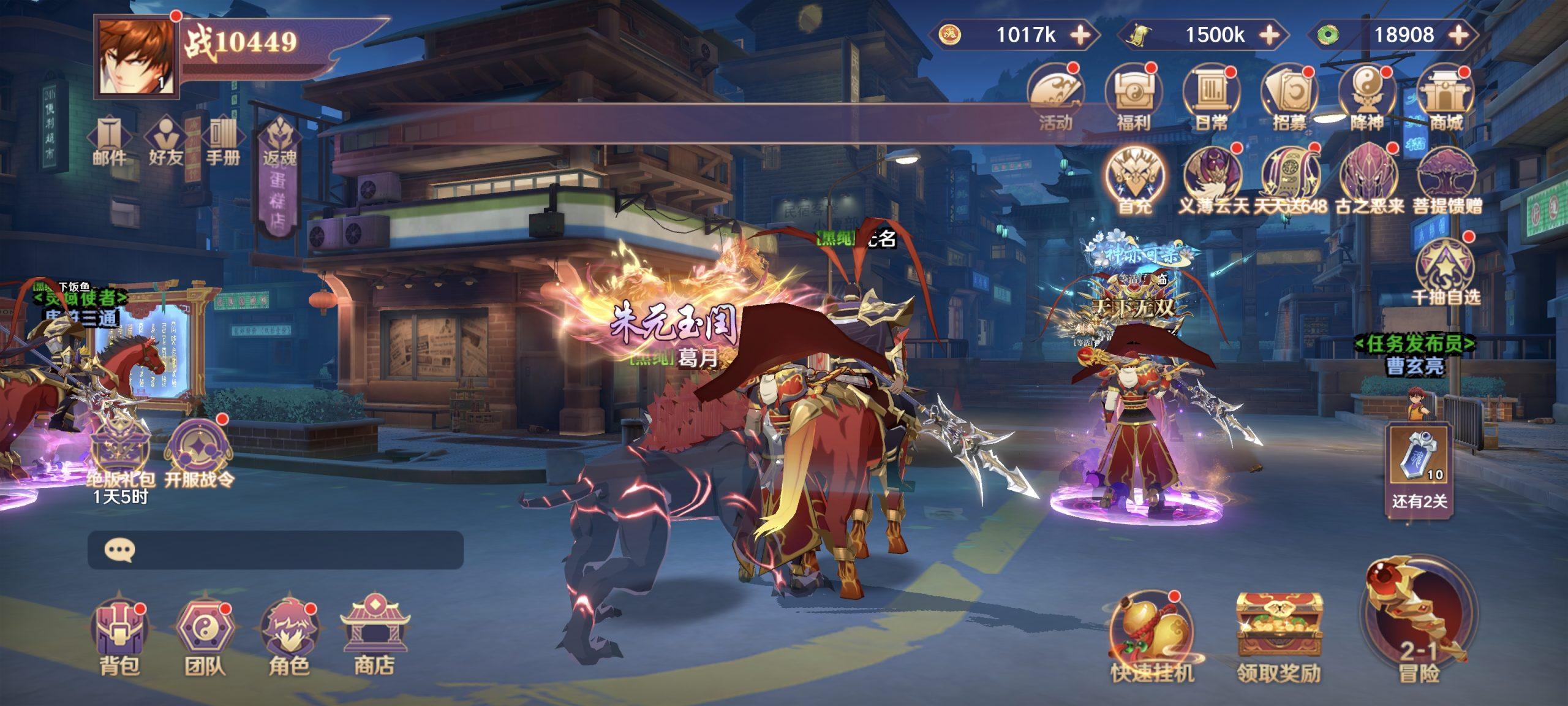Open the 手册 handbook
This screenshot has height=706, width=1568.
(x=222, y=142)
